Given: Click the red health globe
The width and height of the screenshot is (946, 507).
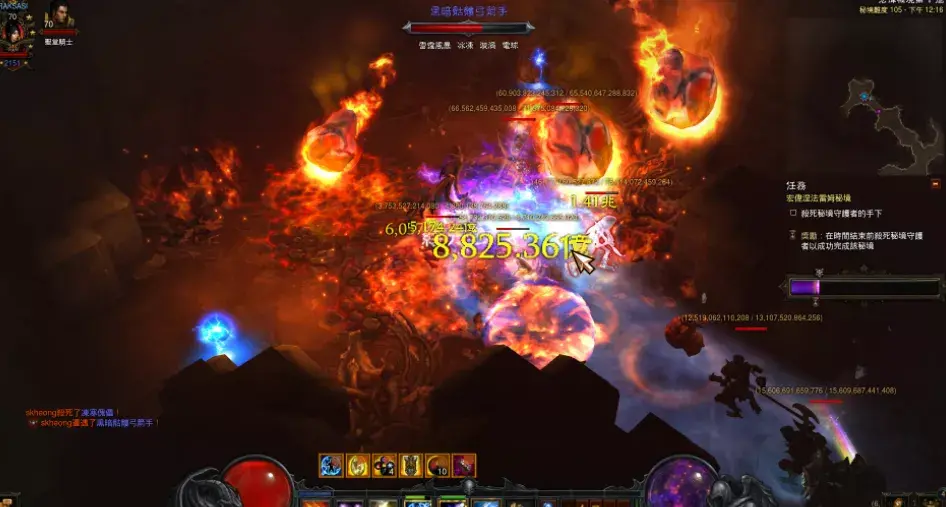Looking at the screenshot, I should (x=257, y=482).
